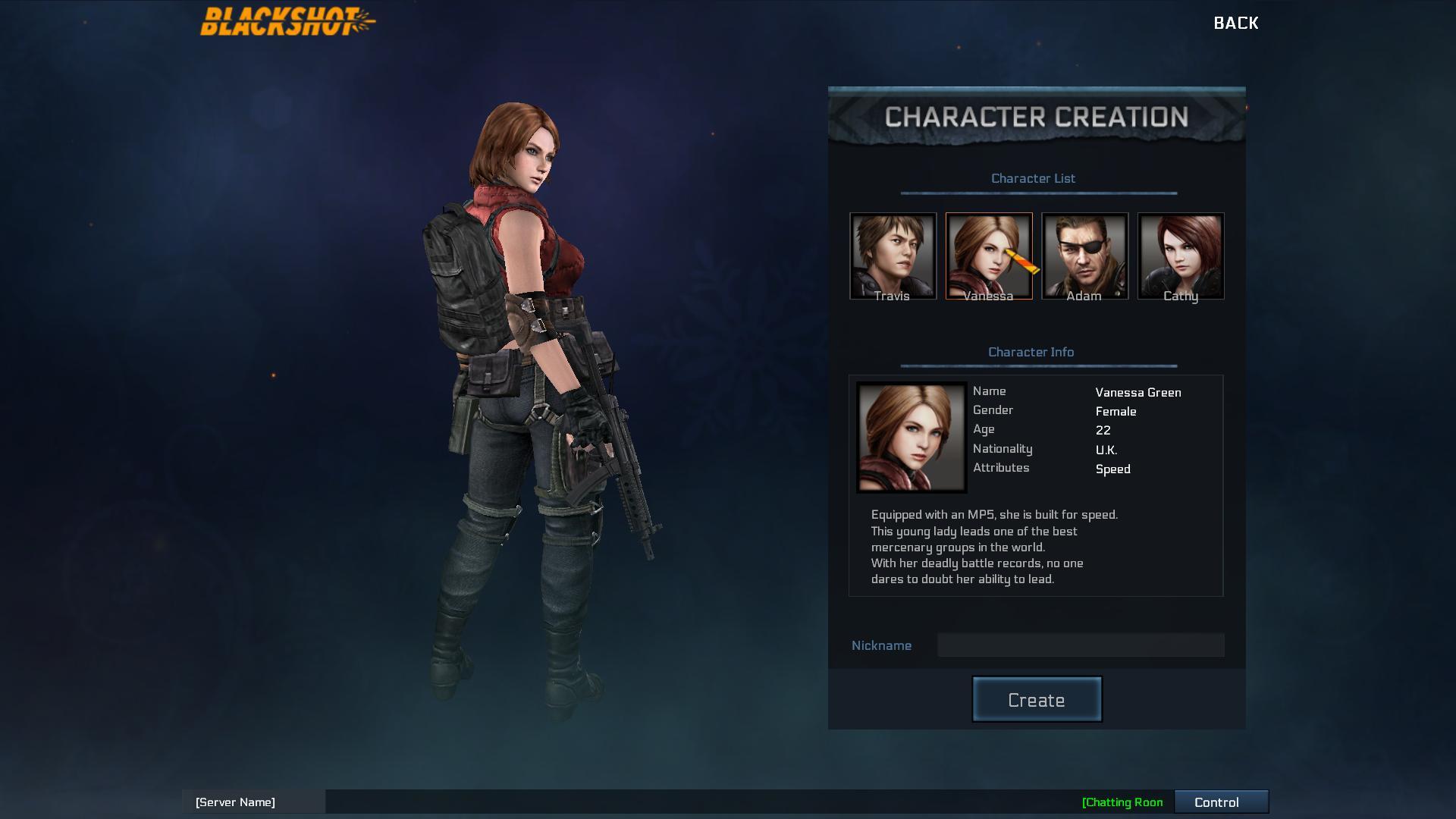This screenshot has height=819, width=1456.
Task: Open the Control options
Action: (x=1221, y=802)
